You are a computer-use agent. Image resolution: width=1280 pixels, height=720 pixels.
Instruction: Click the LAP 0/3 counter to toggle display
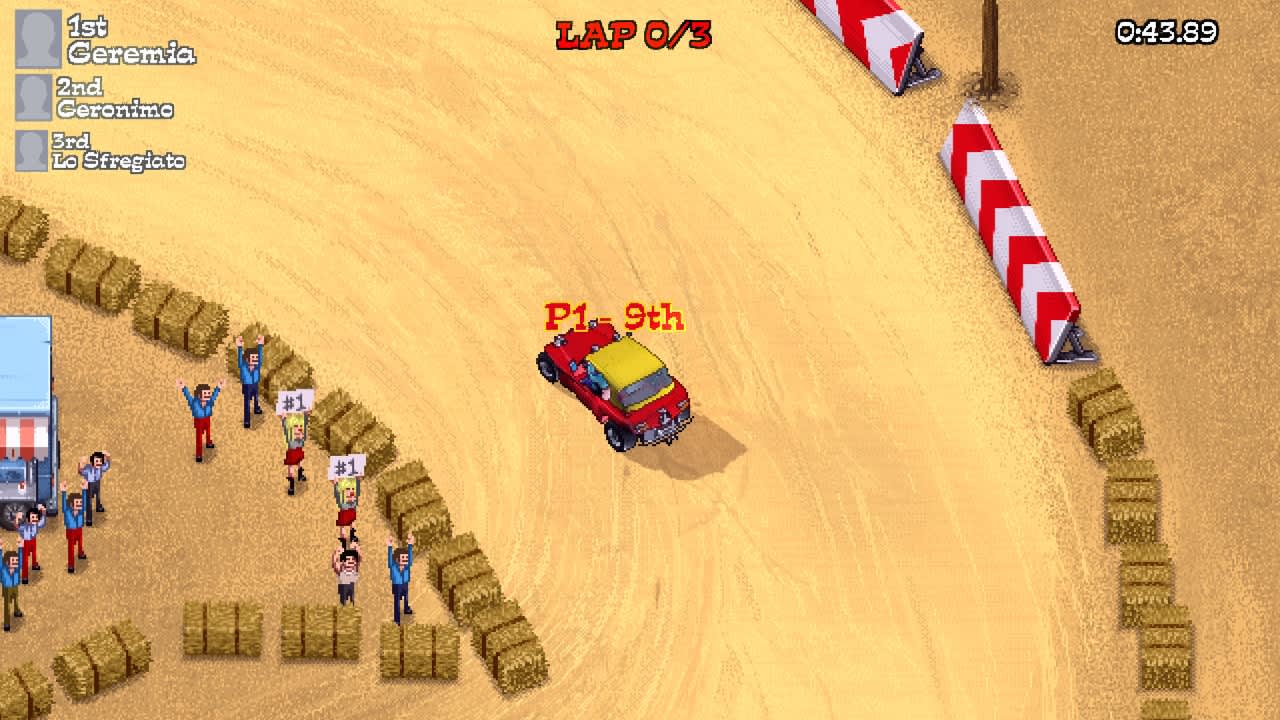coord(632,32)
